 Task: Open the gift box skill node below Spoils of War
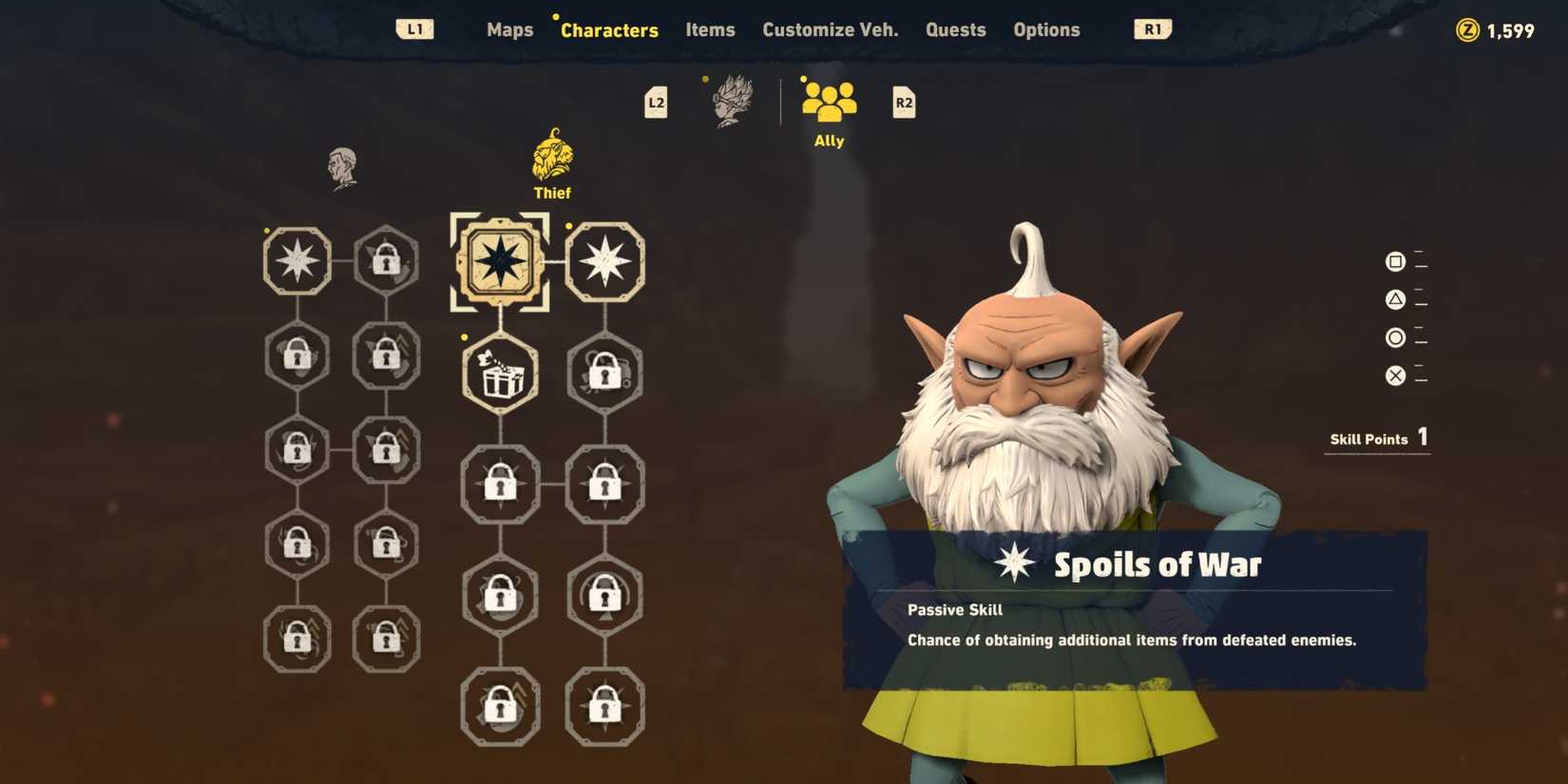(499, 374)
